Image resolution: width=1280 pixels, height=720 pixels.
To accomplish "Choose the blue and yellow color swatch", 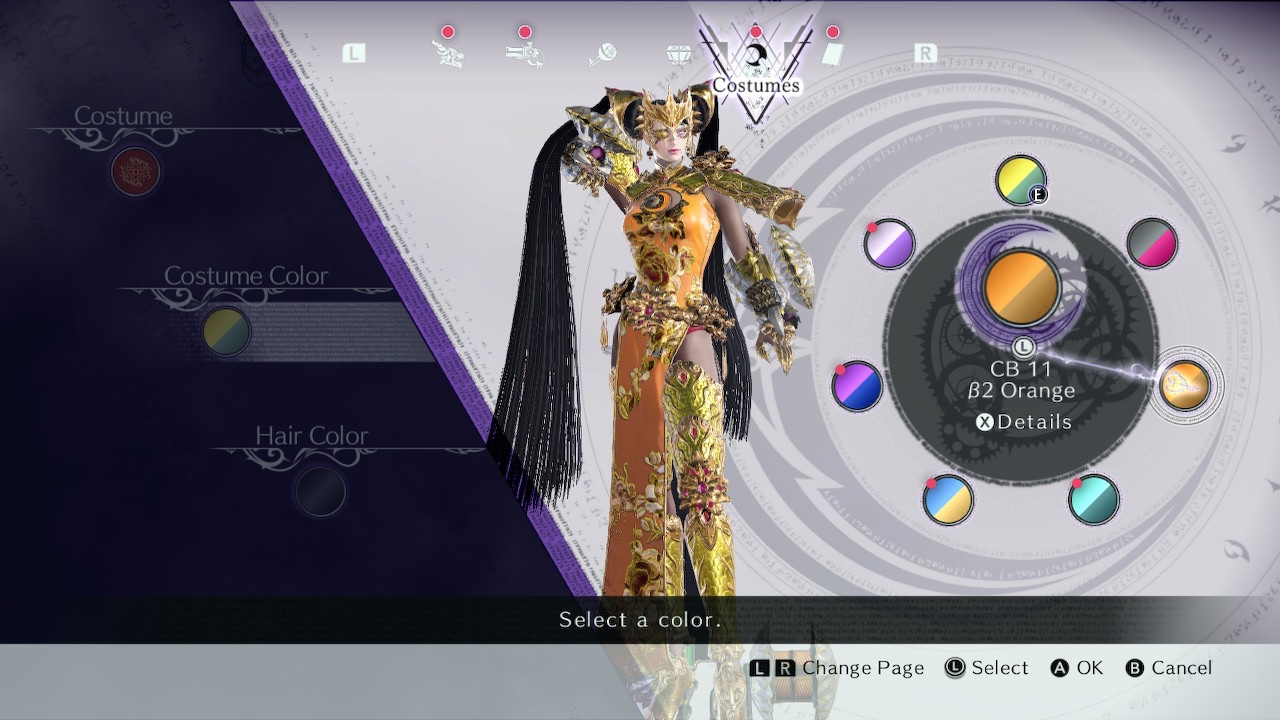I will pyautogui.click(x=947, y=500).
